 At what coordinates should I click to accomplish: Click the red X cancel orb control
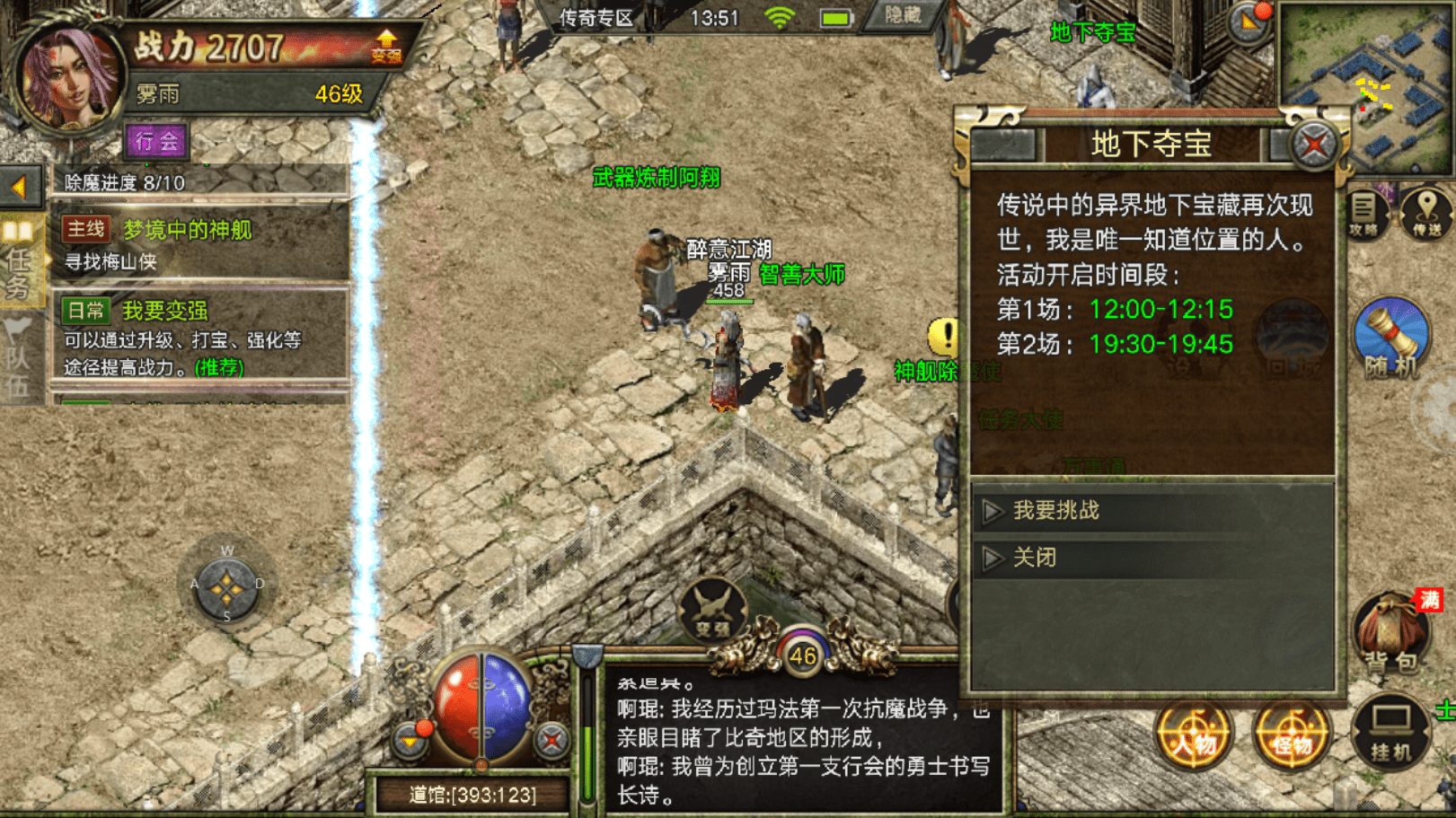coord(550,742)
